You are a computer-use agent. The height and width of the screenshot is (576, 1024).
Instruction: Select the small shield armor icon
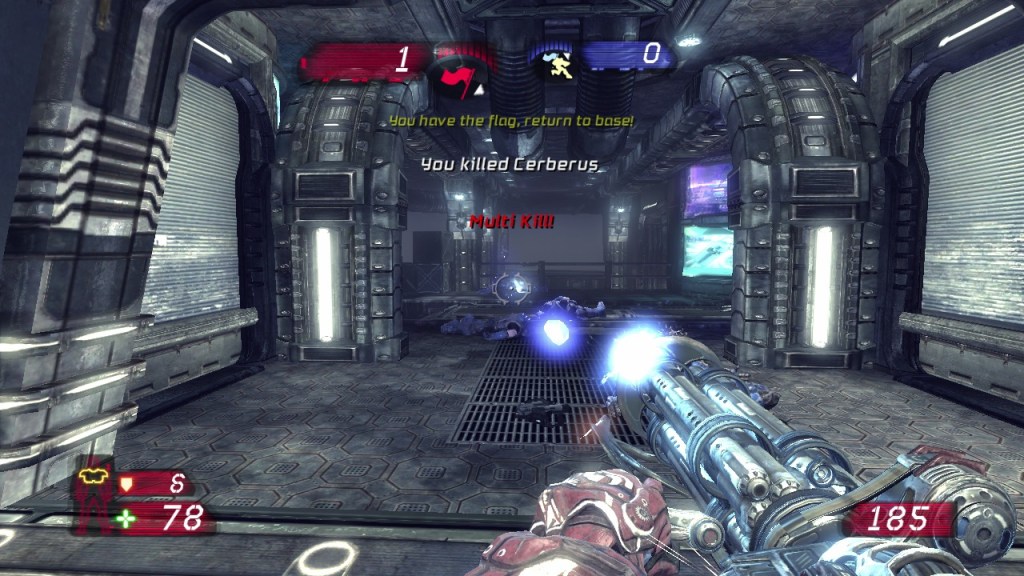[x=126, y=484]
